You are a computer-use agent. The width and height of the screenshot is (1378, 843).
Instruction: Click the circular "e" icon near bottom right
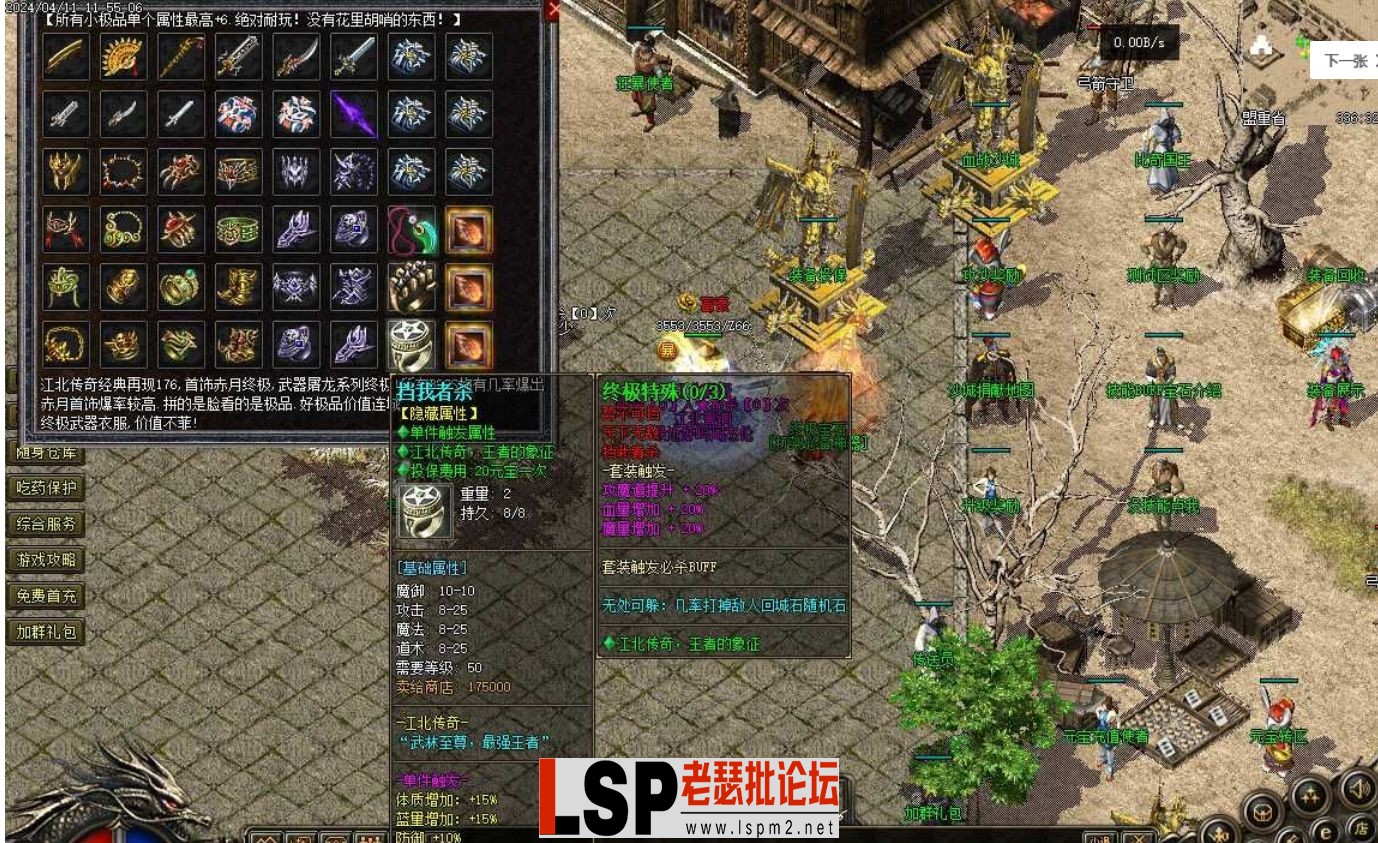click(1327, 831)
